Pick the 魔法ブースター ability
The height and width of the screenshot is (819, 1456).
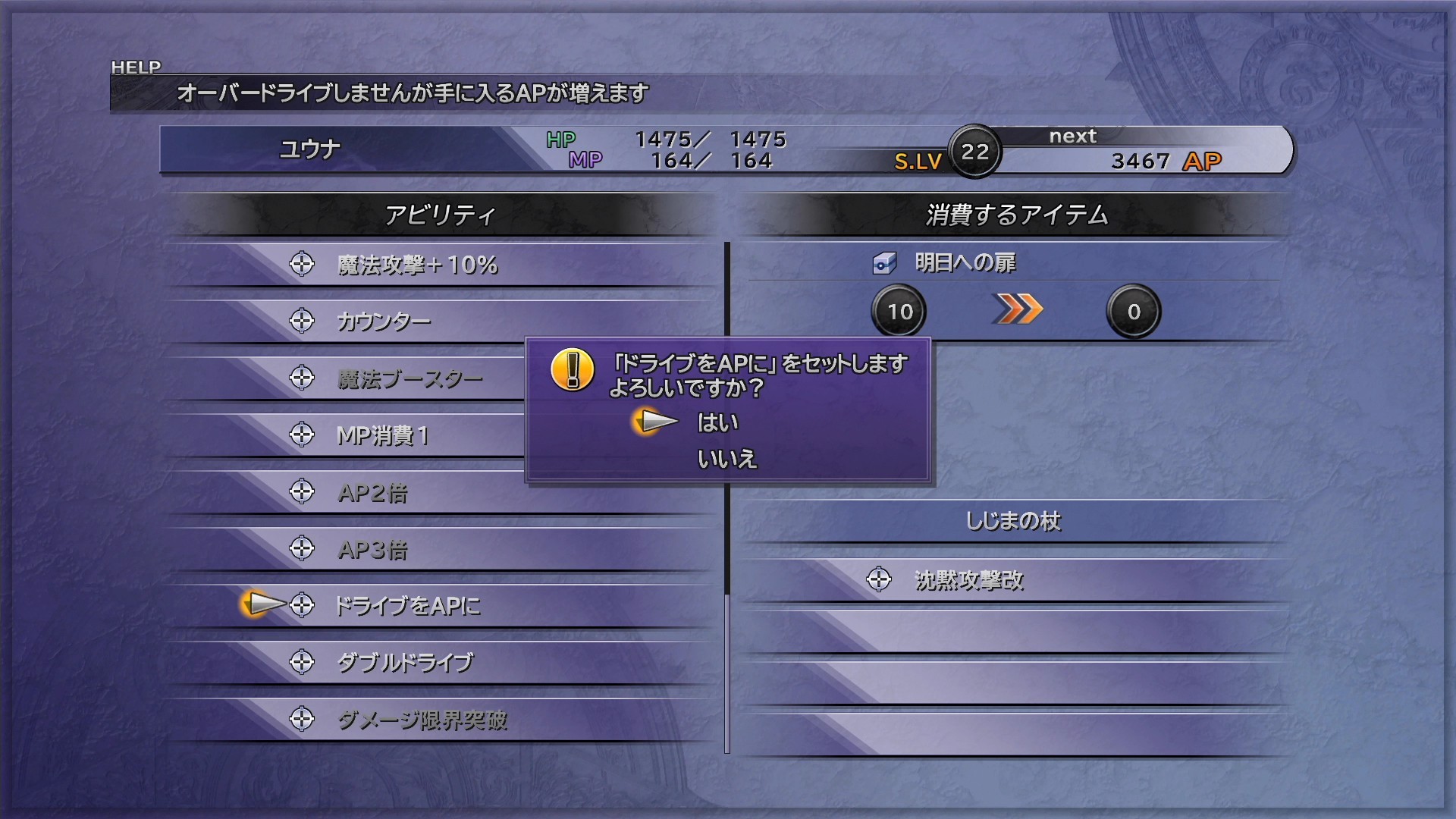pos(409,378)
